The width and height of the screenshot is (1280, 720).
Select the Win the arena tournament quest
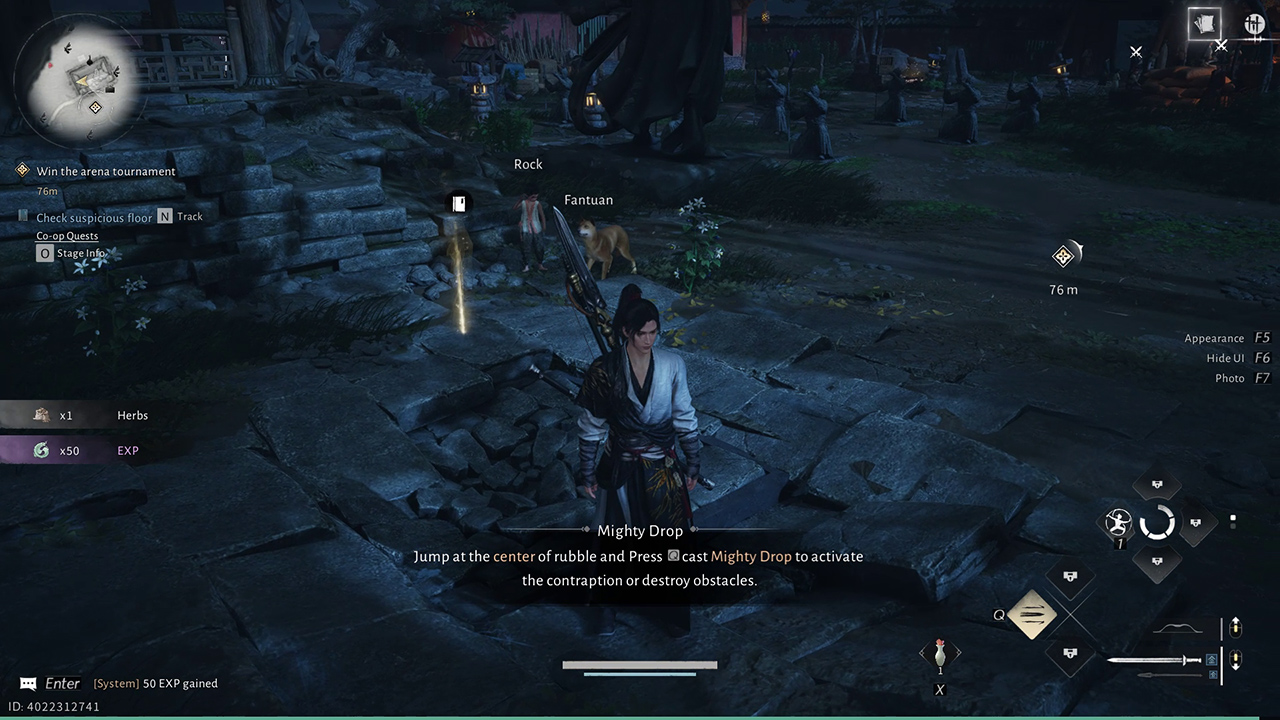pos(105,171)
